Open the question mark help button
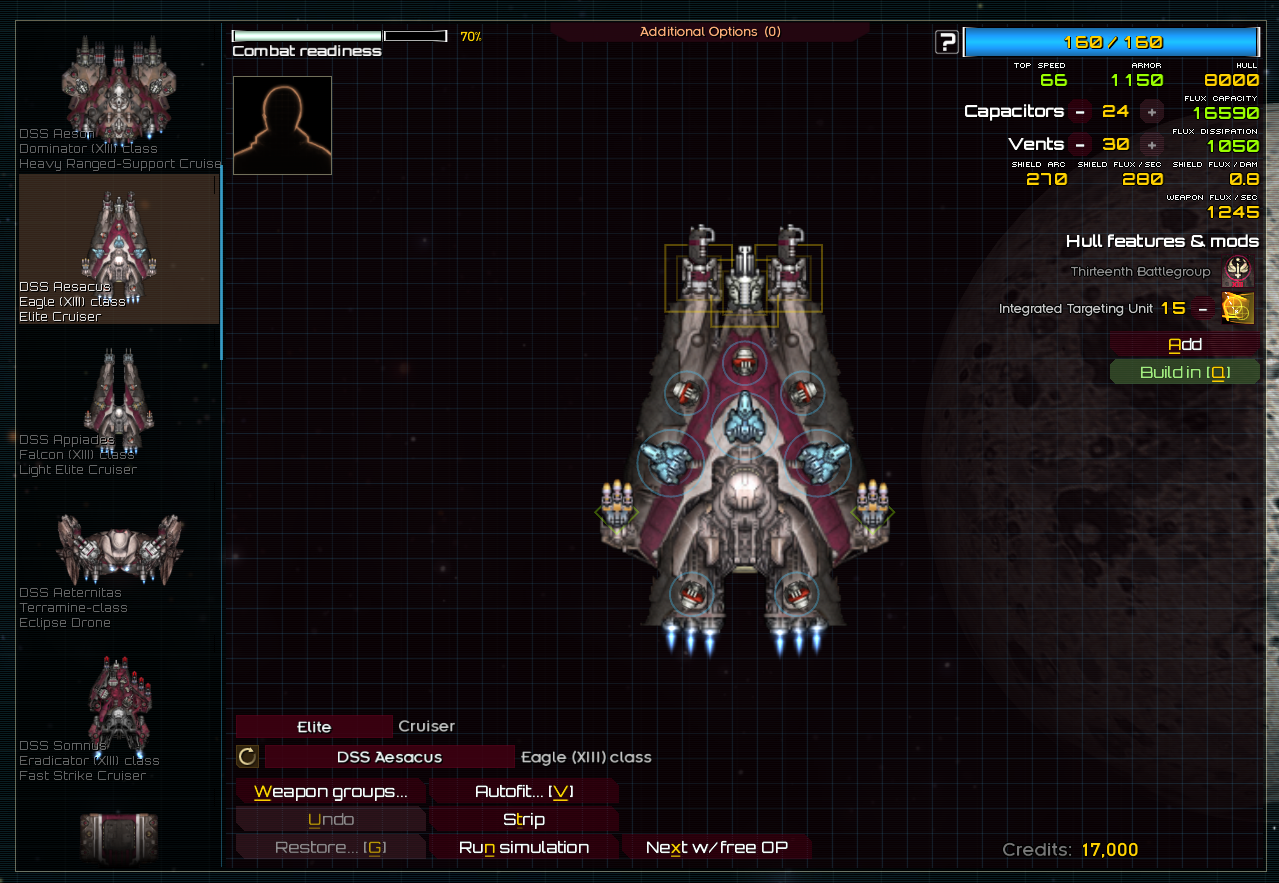The height and width of the screenshot is (883, 1279). click(946, 42)
